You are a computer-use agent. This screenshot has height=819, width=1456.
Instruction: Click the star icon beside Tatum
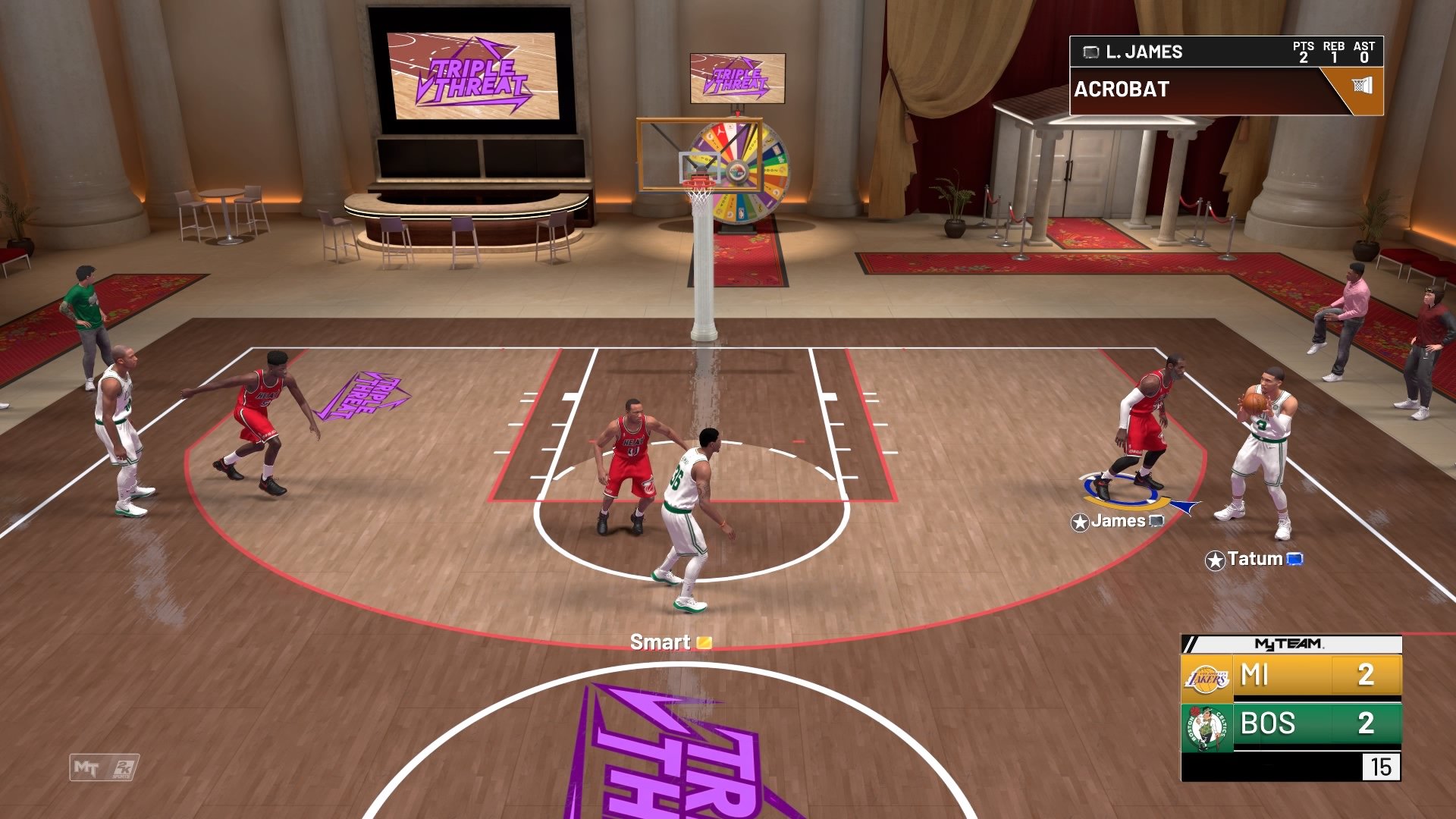coord(1215,560)
